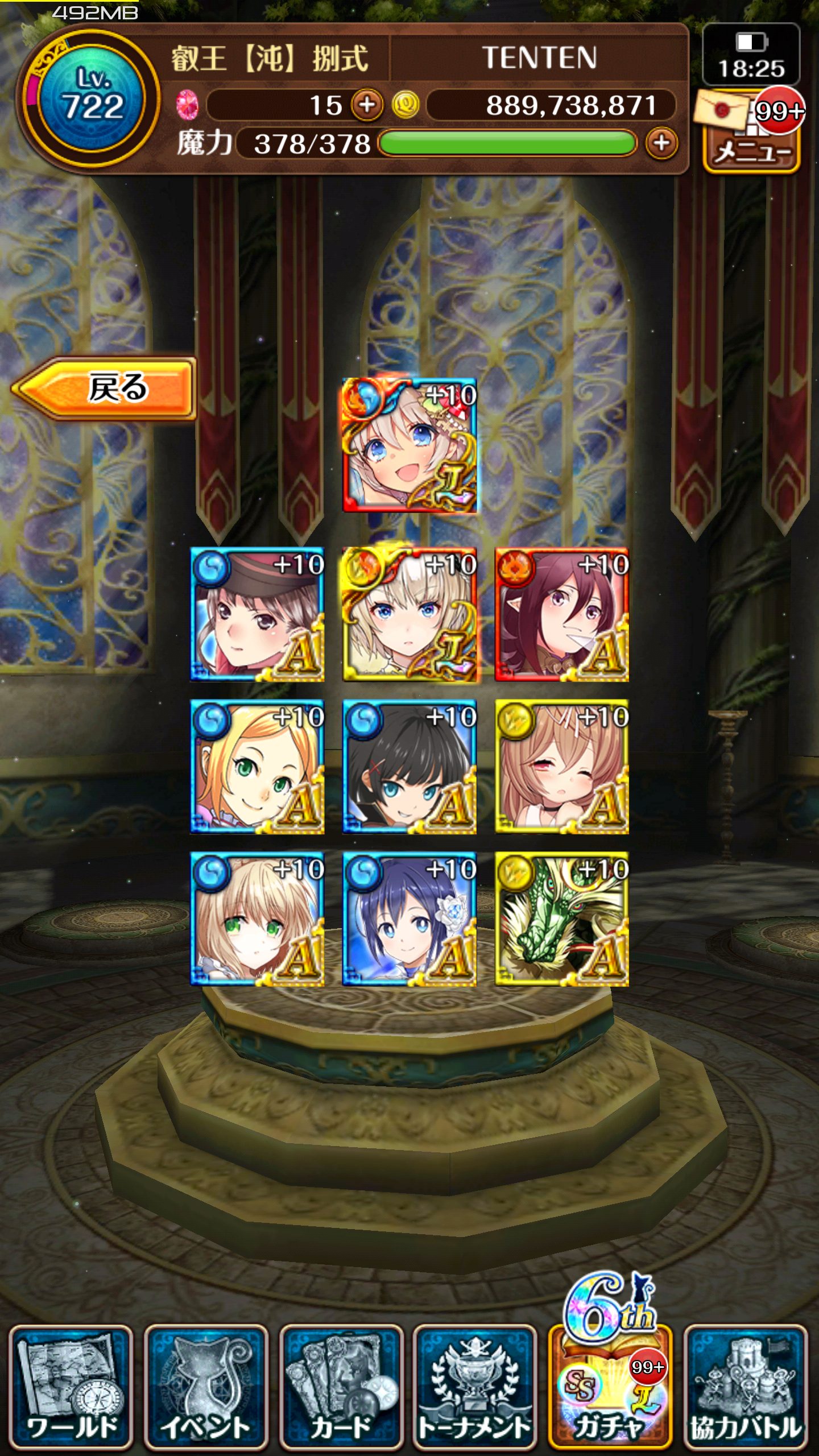Select the sleeping brown-haired girl card
The height and width of the screenshot is (1456, 819).
(x=562, y=767)
